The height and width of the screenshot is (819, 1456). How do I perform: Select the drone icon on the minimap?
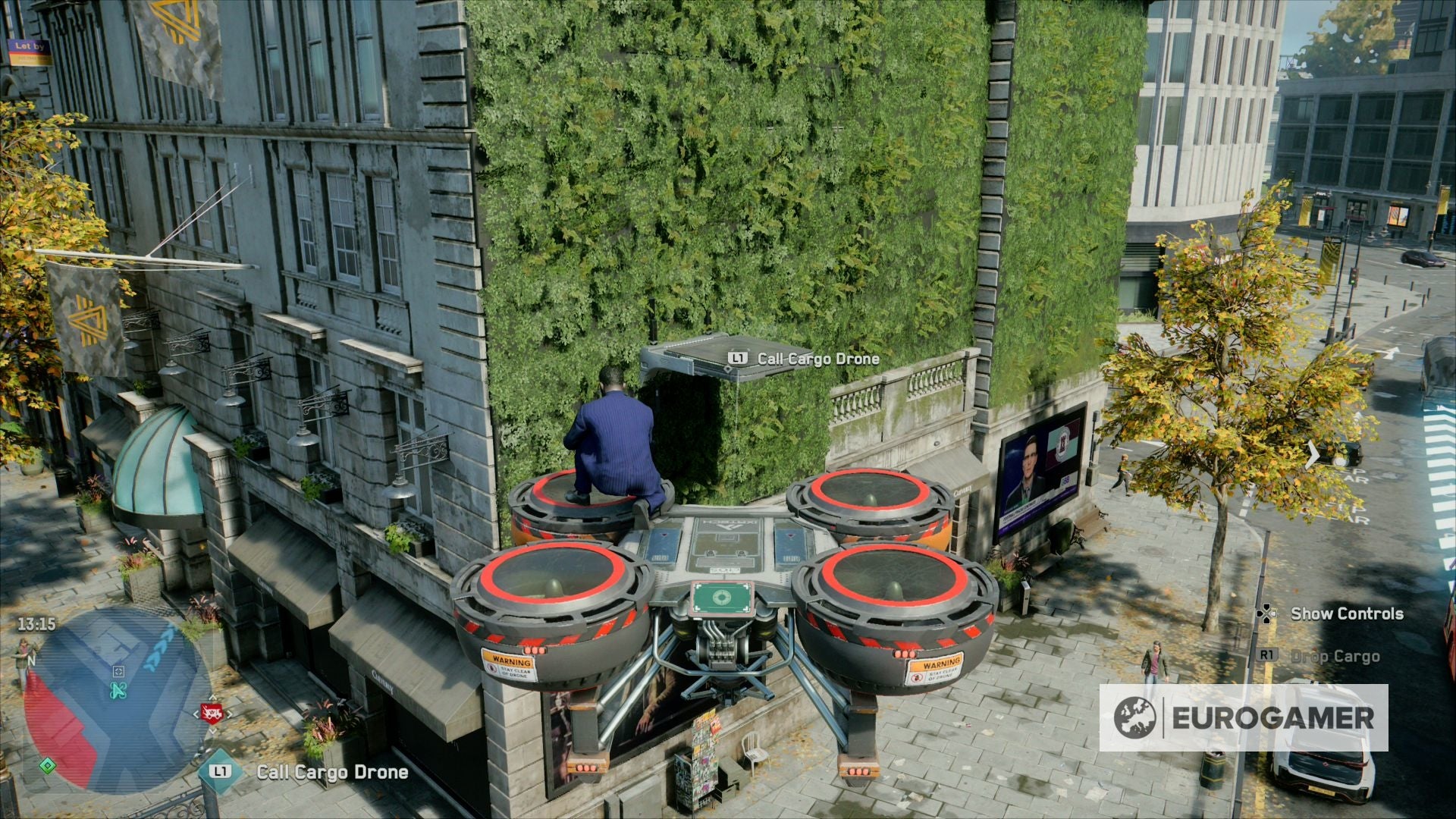point(118,690)
